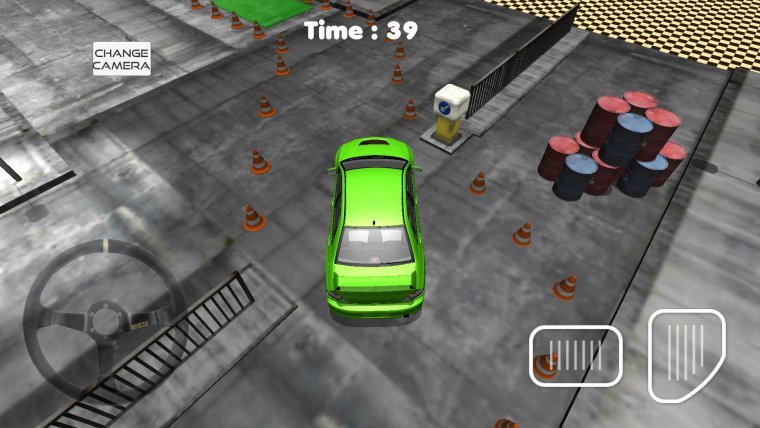The width and height of the screenshot is (760, 428).
Task: Click the Change Camera button
Action: point(122,58)
